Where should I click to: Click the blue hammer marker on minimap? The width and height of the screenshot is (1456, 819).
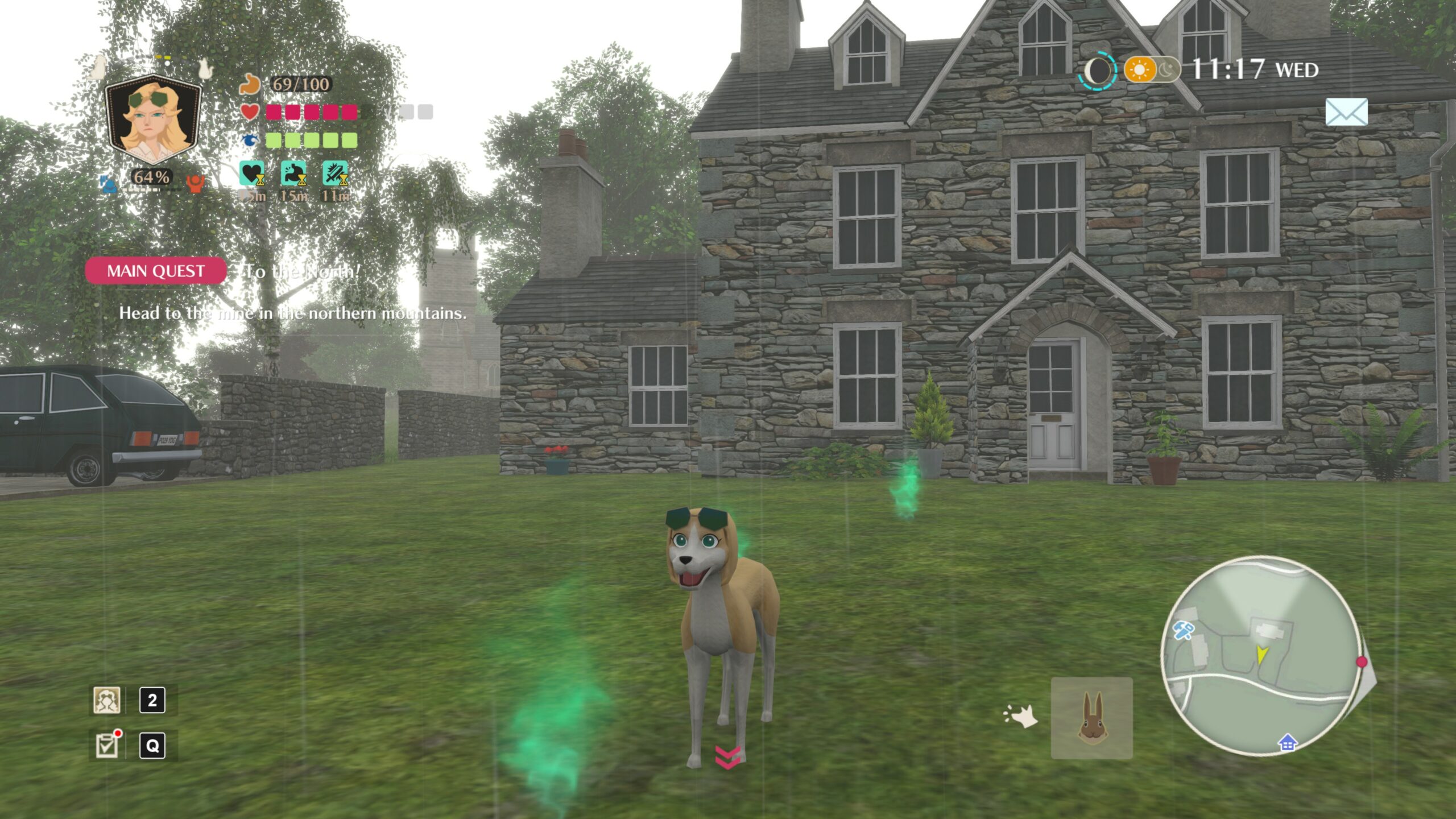(x=1184, y=630)
